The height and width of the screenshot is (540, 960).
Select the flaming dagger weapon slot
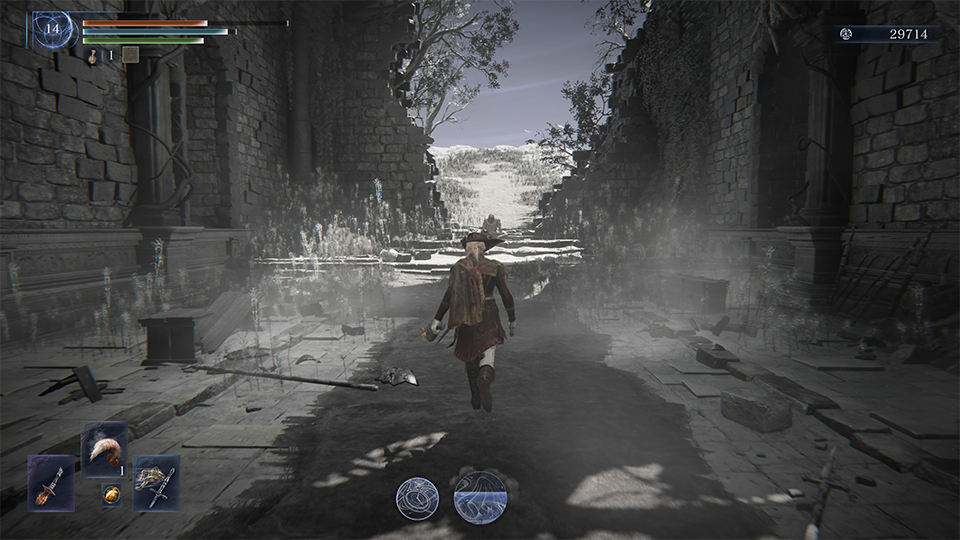tap(51, 483)
